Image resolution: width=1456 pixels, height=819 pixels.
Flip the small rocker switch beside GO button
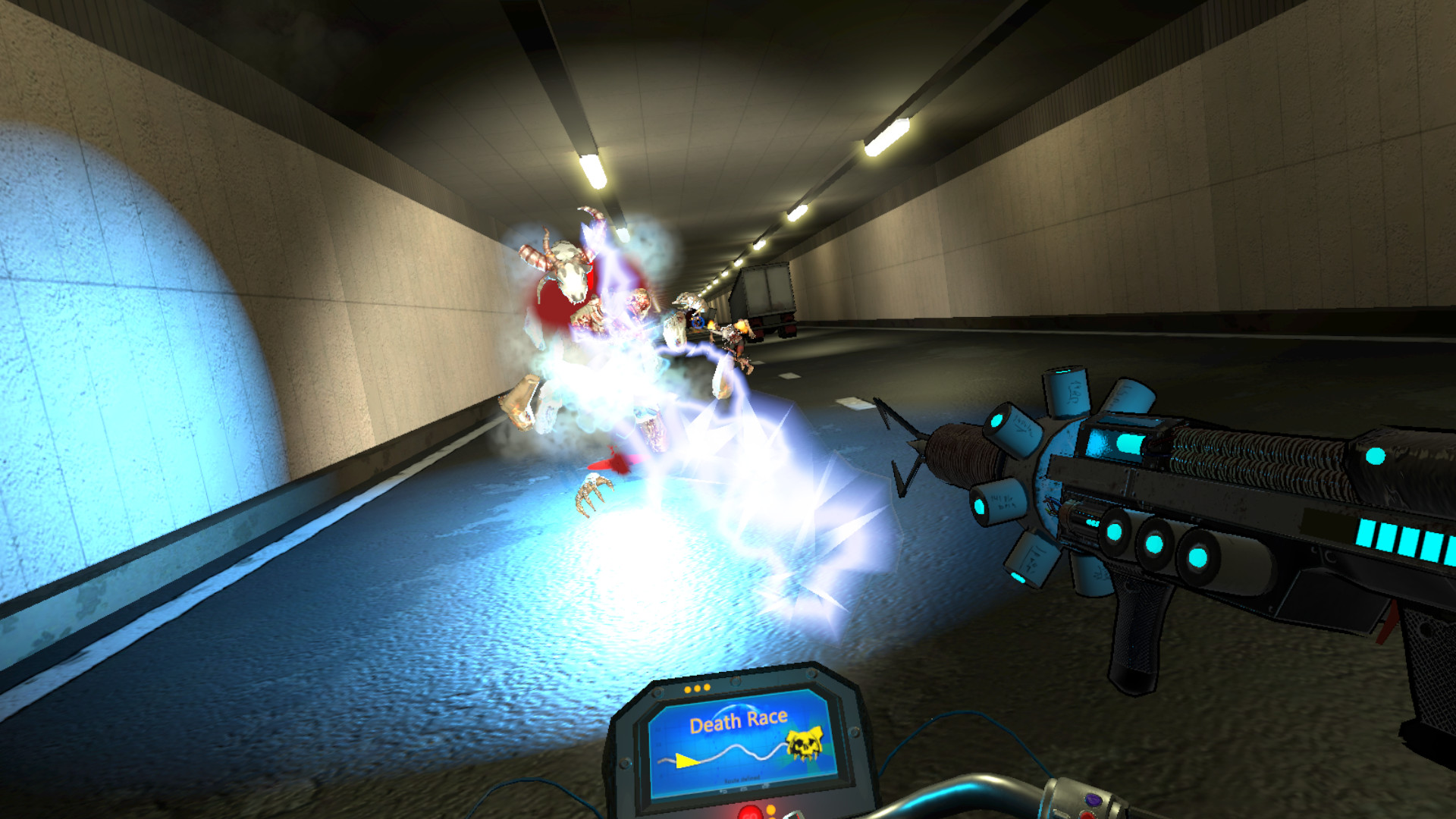[793, 814]
